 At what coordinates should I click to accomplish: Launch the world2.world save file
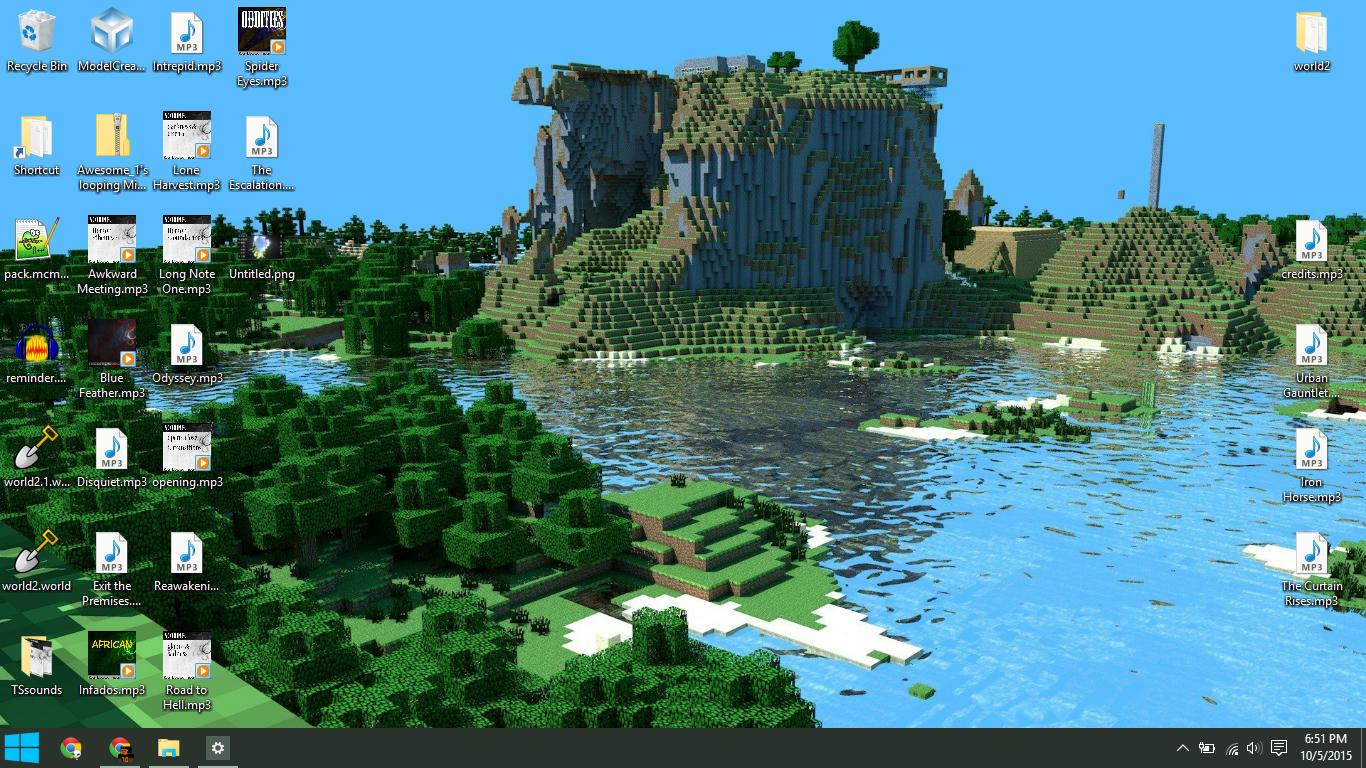37,552
